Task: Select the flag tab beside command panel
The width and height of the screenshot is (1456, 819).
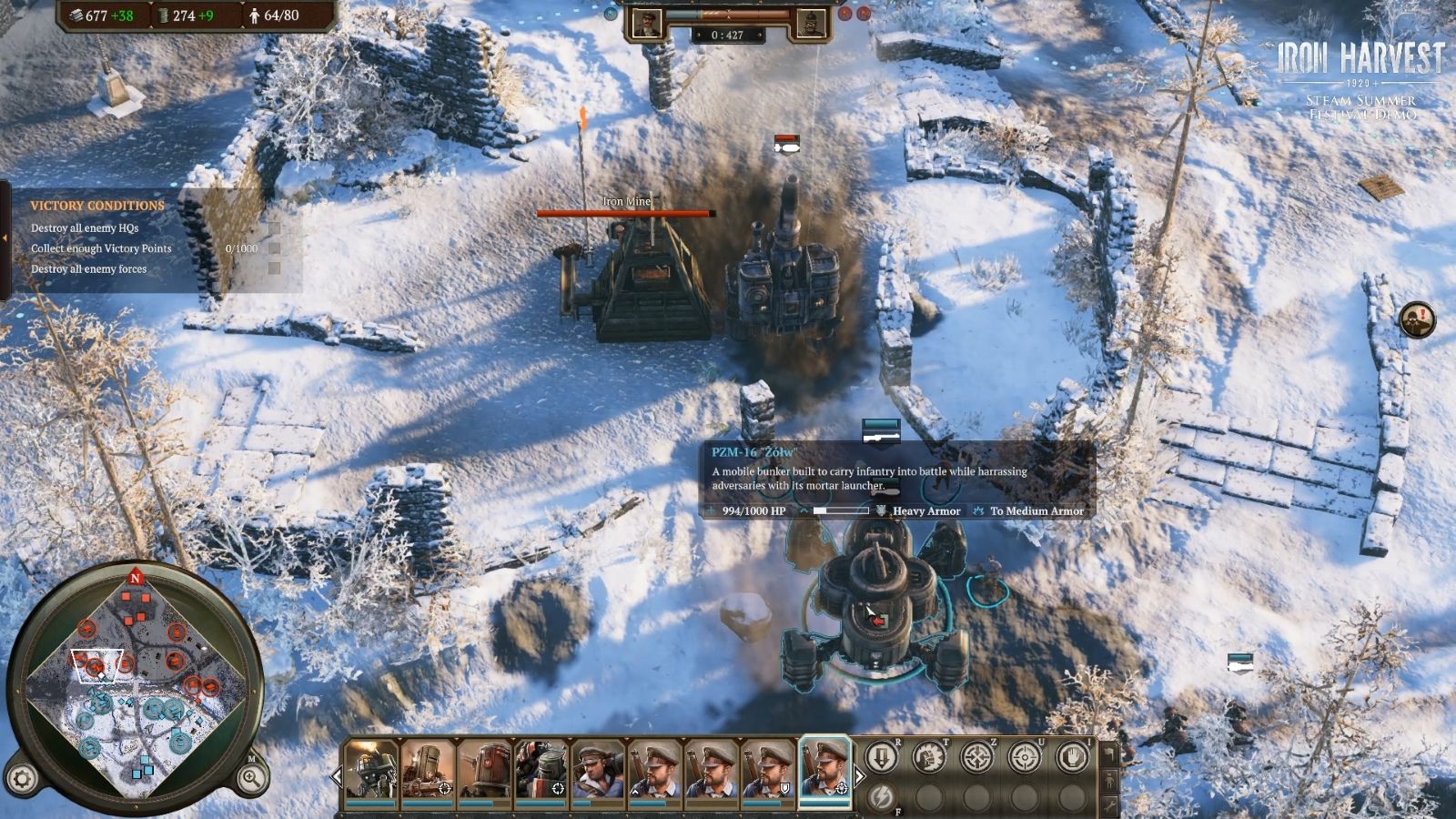Action: point(1108,753)
